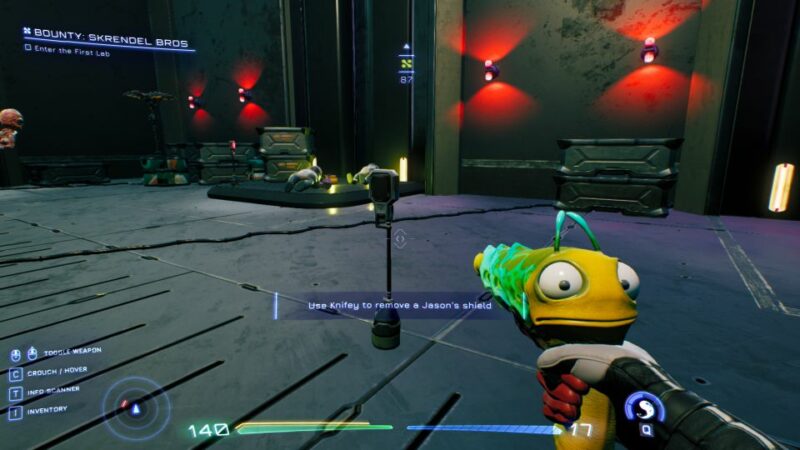Click the green objective waypoint marker

[x=406, y=62]
